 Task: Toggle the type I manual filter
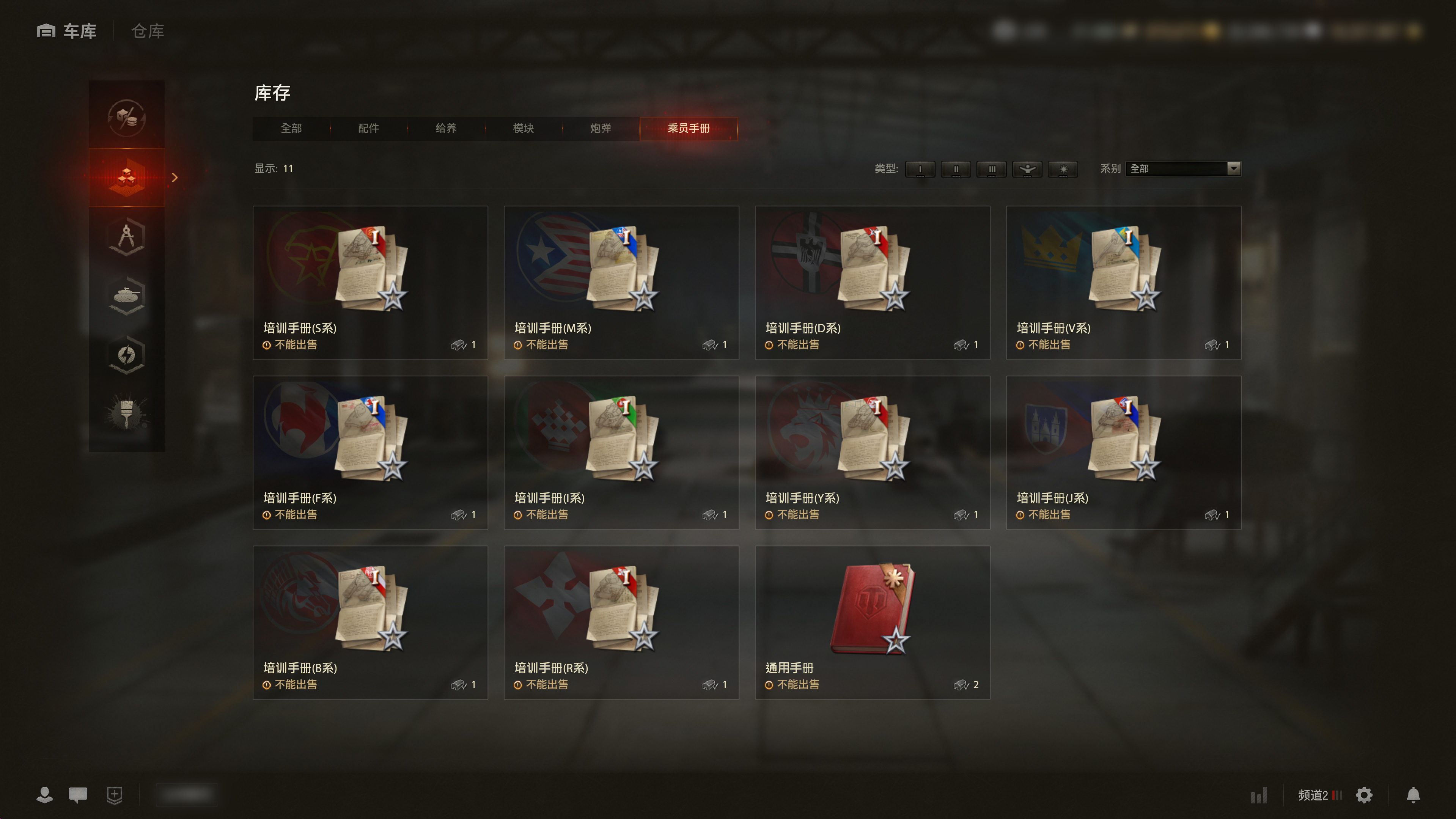(x=920, y=169)
